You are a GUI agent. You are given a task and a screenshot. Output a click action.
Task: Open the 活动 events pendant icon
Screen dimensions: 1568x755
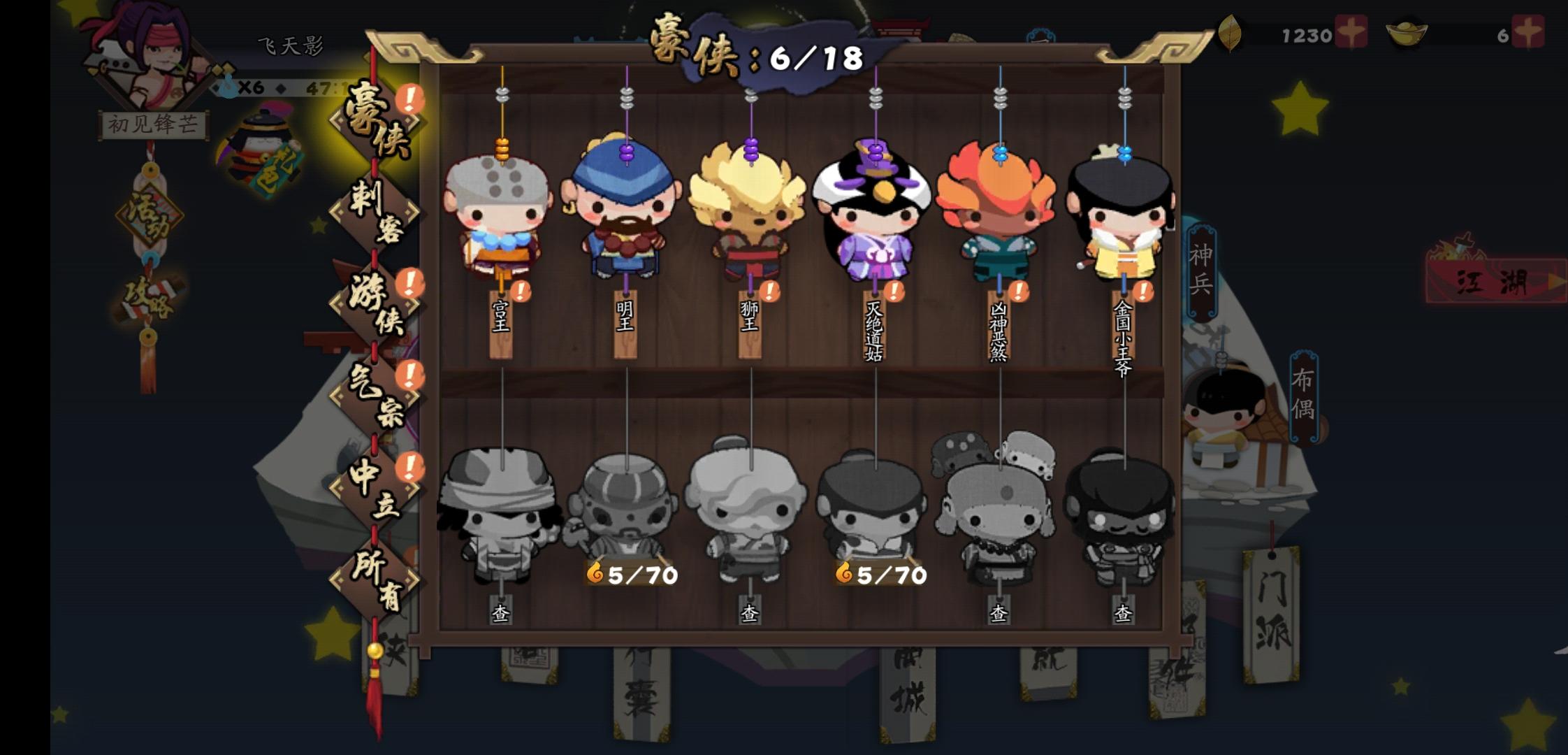click(150, 217)
